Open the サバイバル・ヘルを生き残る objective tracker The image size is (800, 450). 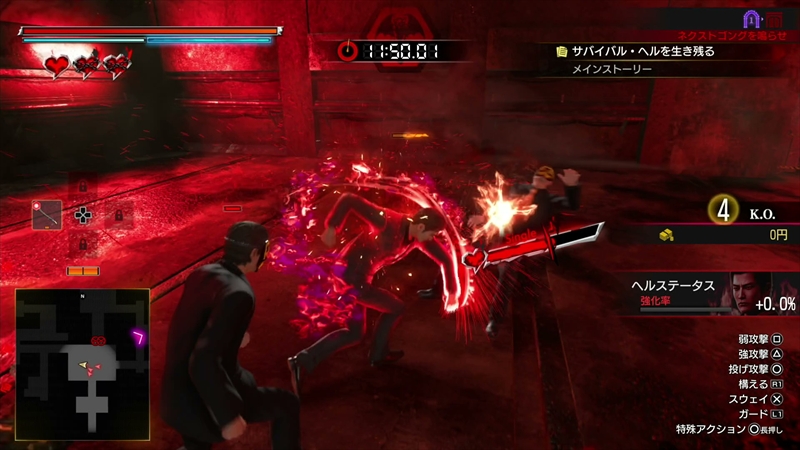[x=635, y=50]
